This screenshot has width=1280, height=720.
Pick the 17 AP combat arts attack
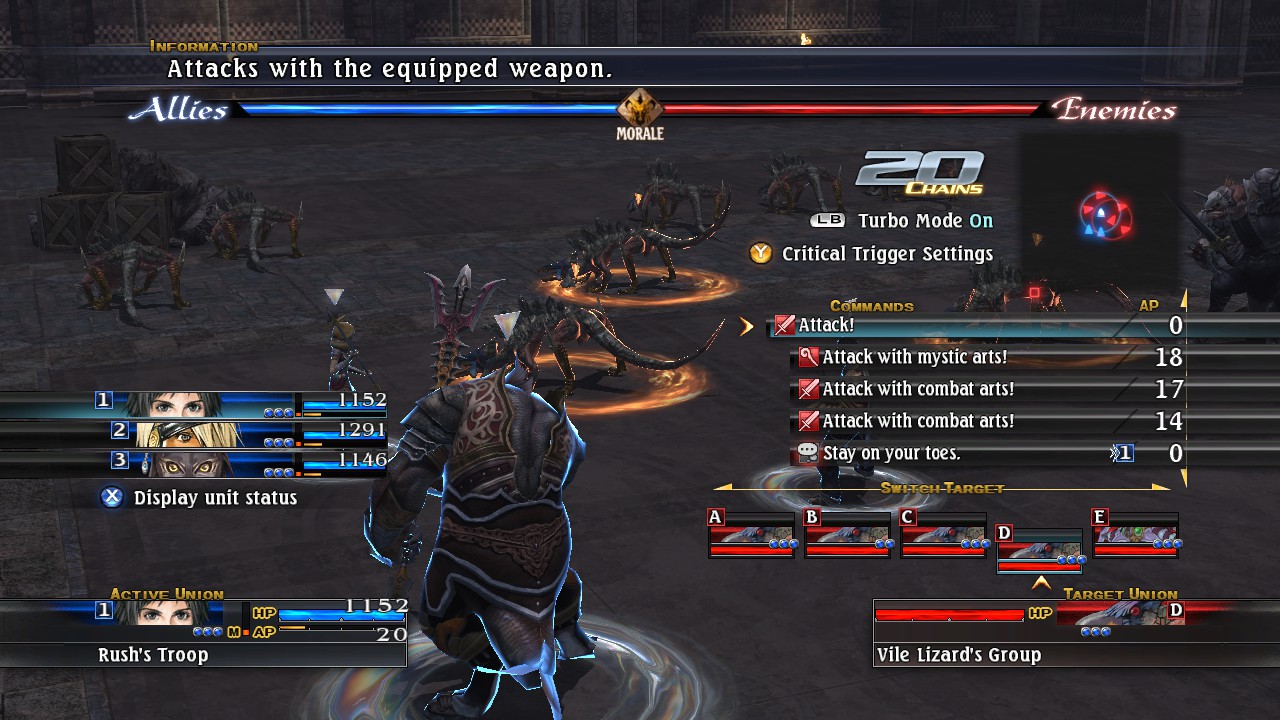918,389
